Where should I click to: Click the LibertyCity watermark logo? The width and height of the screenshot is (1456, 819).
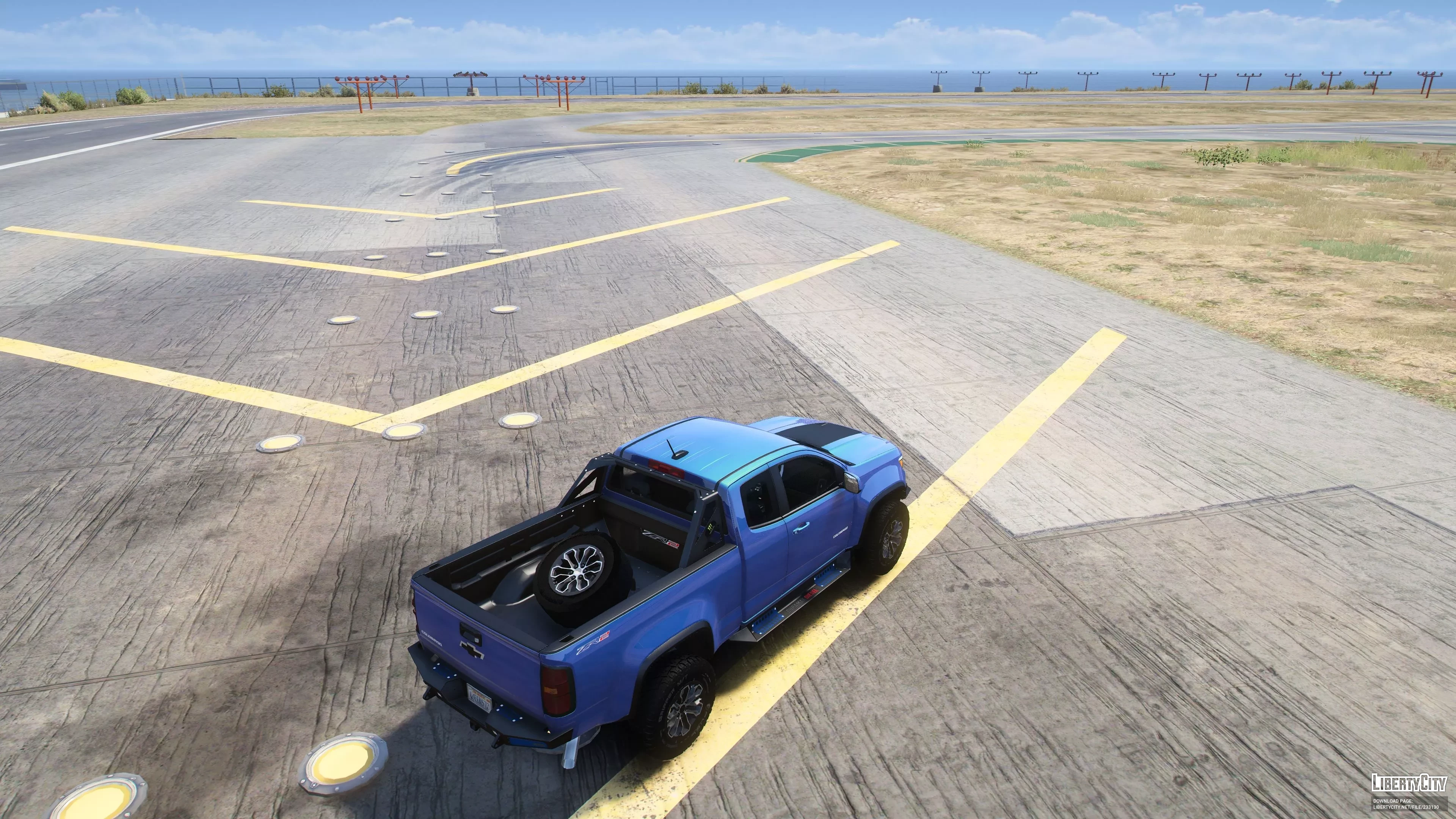pyautogui.click(x=1409, y=783)
